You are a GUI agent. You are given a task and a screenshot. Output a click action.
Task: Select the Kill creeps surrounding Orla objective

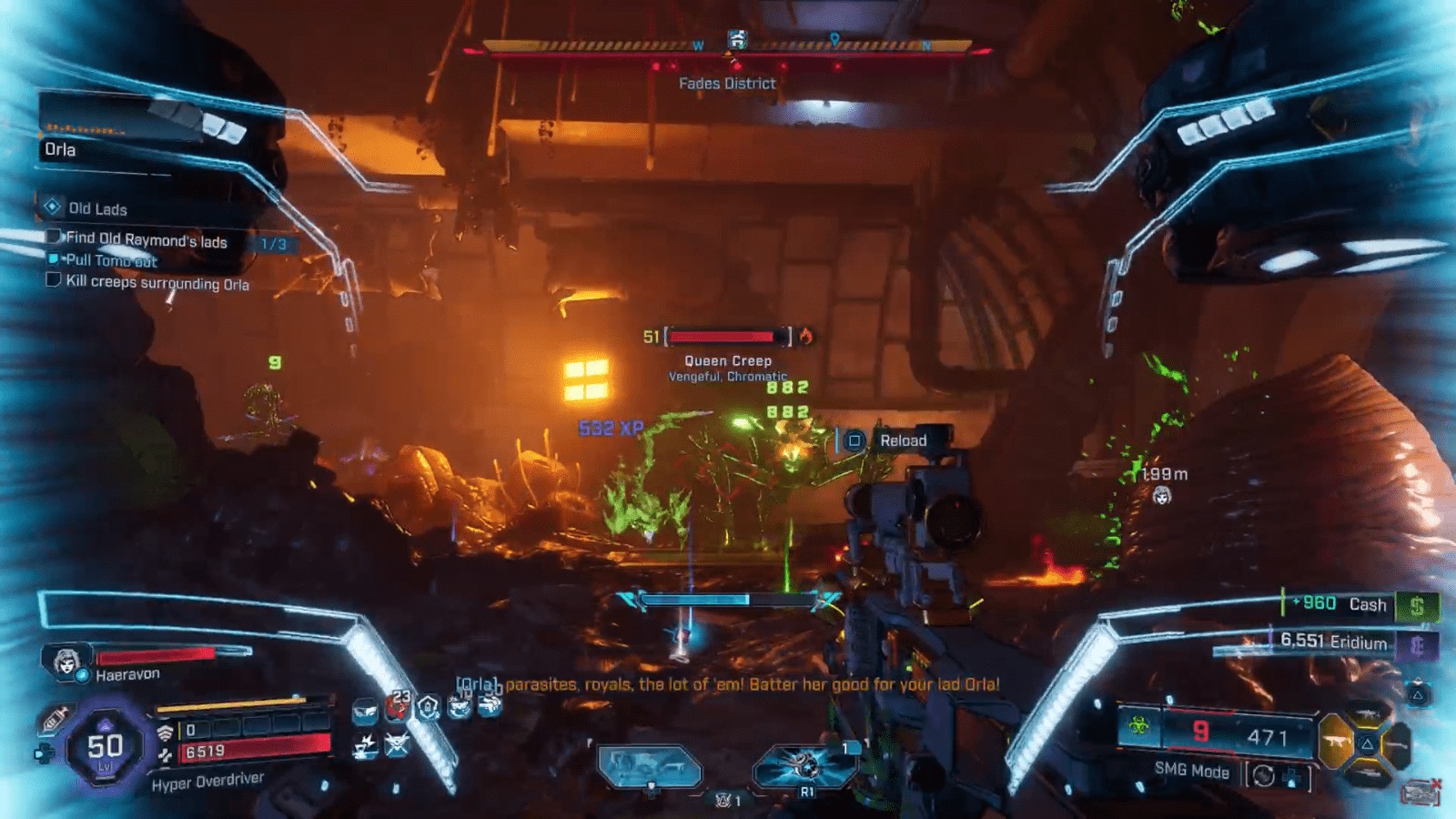pyautogui.click(x=157, y=283)
